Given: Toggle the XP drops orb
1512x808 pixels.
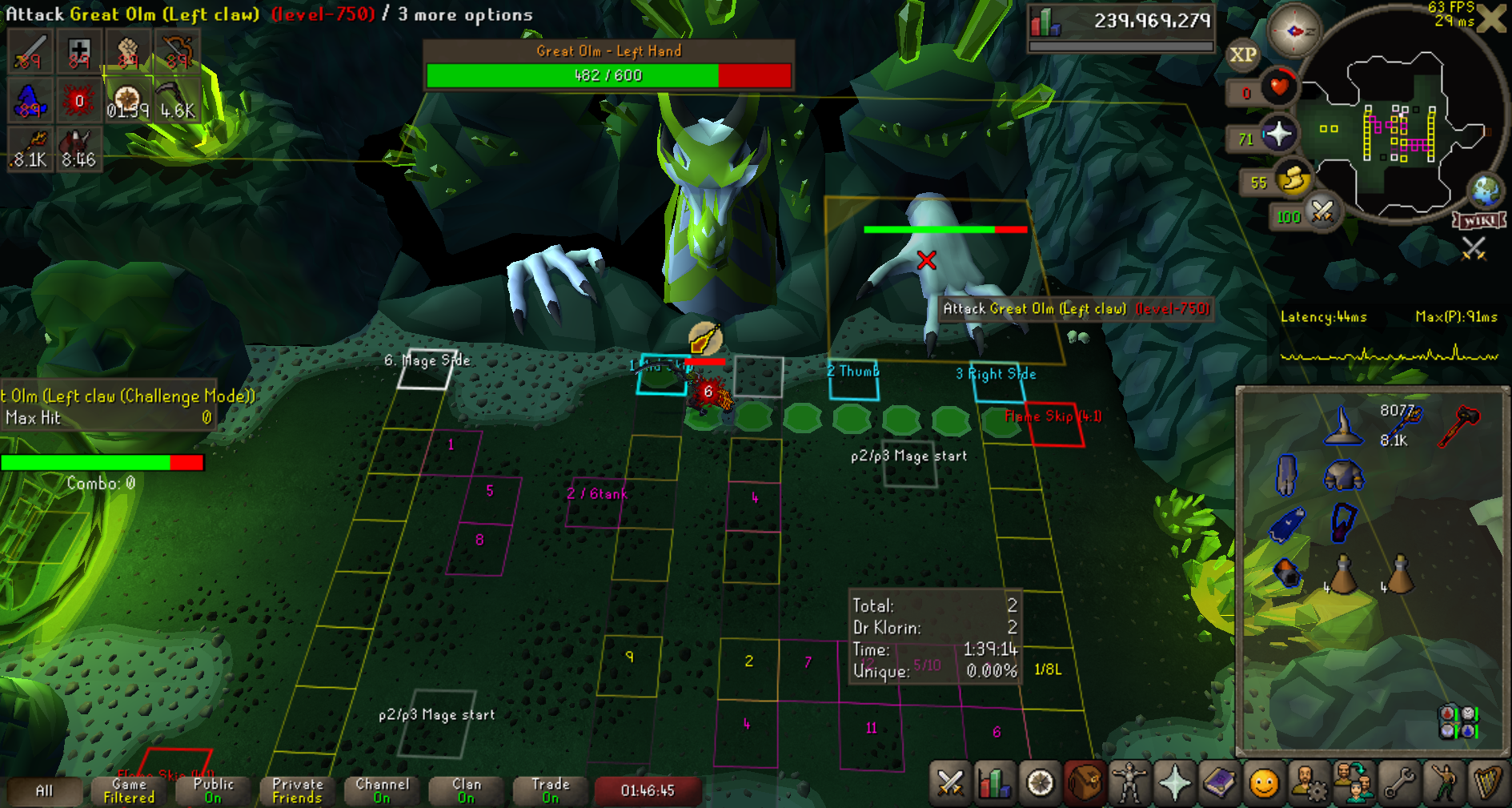Looking at the screenshot, I should click(1242, 55).
